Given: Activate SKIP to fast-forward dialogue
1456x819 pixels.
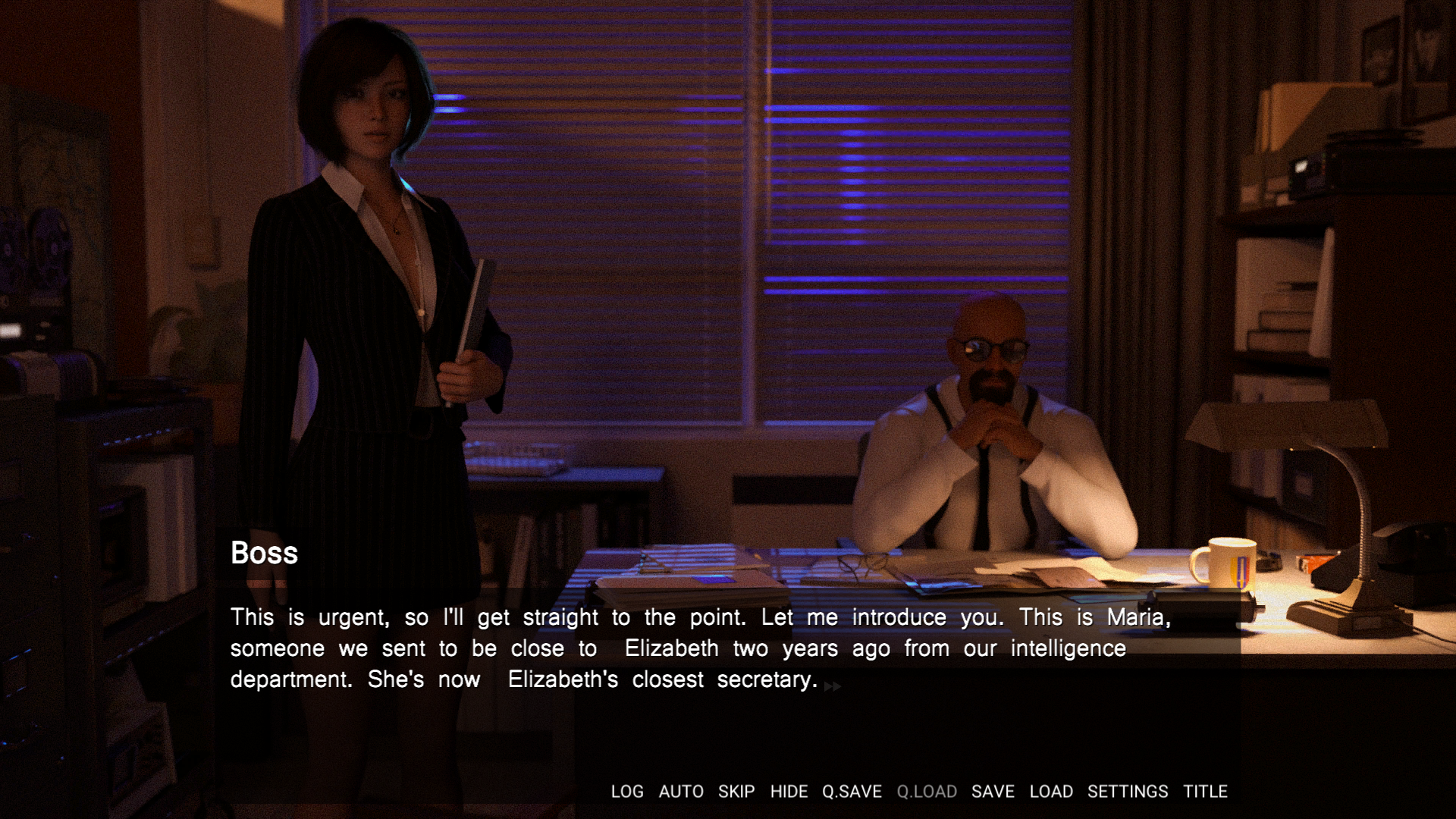Looking at the screenshot, I should pos(736,792).
